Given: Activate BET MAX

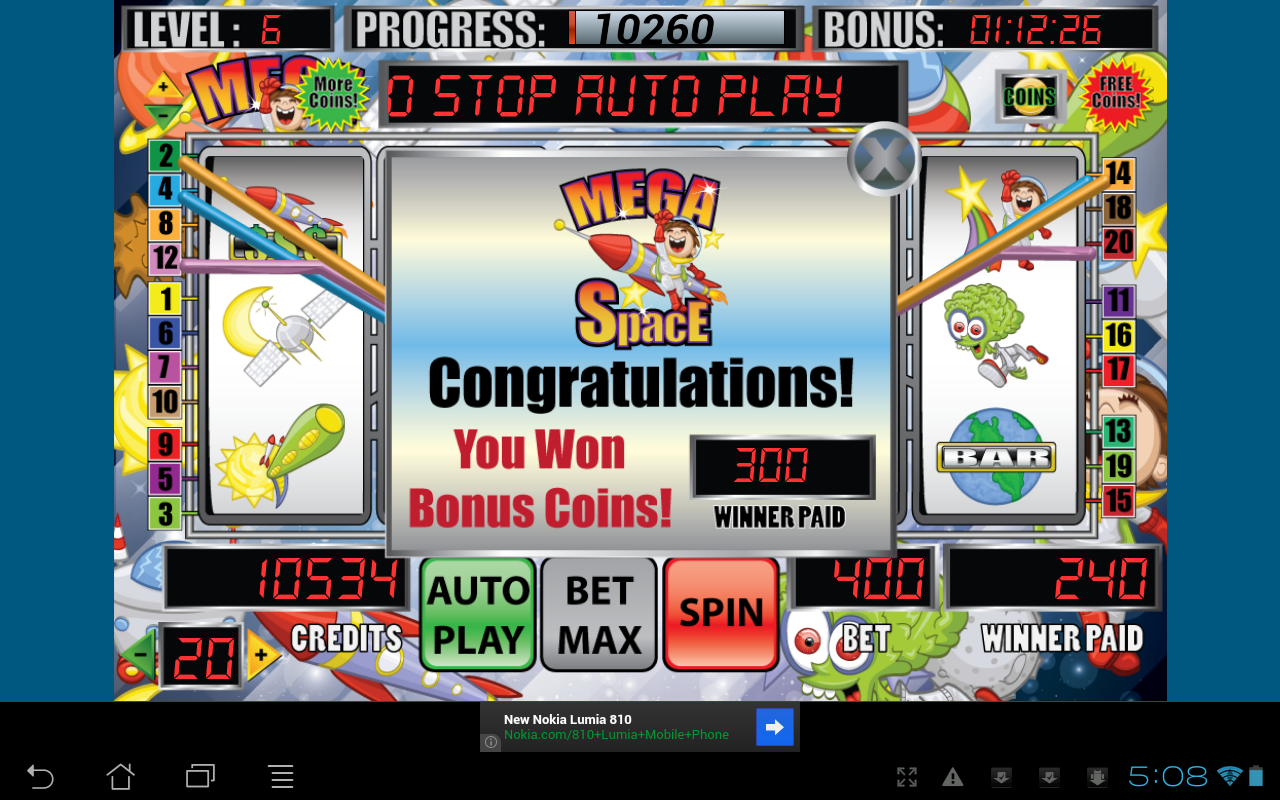Looking at the screenshot, I should (x=598, y=613).
